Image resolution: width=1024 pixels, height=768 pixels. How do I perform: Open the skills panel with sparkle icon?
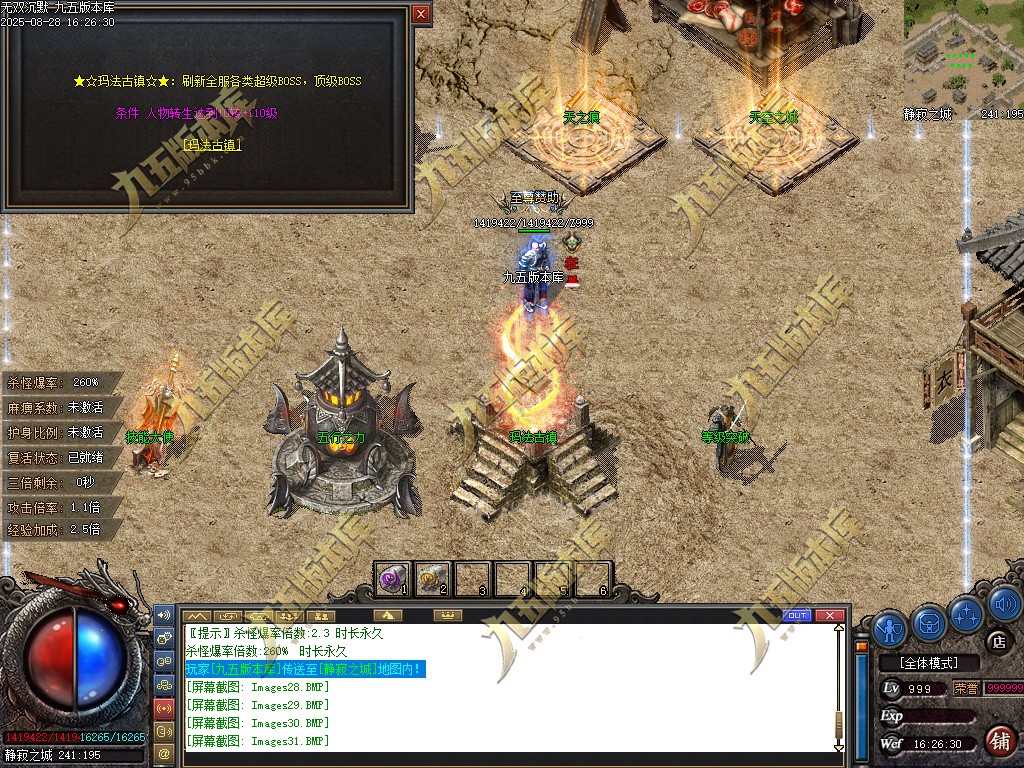pyautogui.click(x=967, y=612)
